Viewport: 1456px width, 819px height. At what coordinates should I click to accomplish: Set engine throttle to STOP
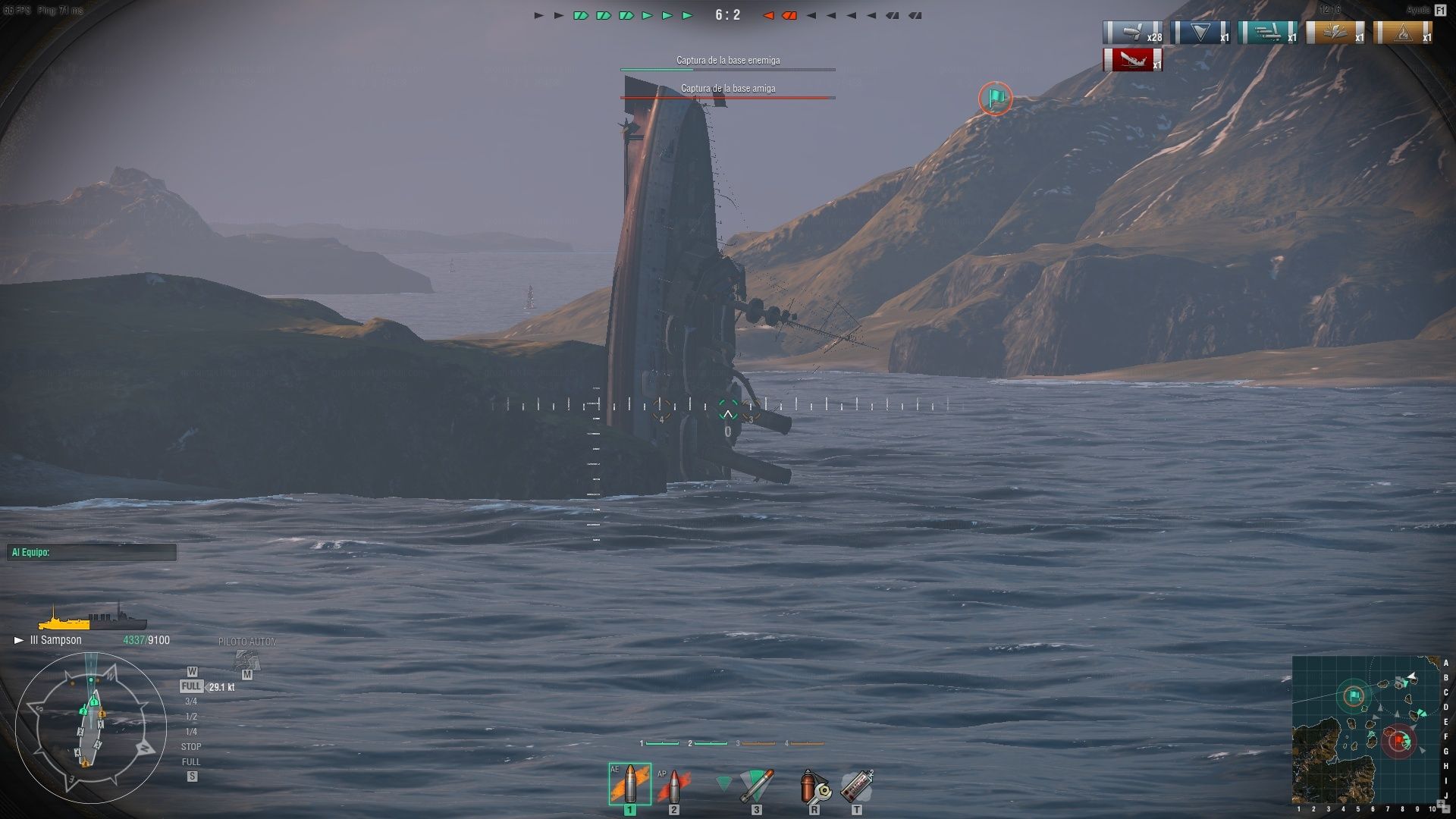pyautogui.click(x=193, y=746)
